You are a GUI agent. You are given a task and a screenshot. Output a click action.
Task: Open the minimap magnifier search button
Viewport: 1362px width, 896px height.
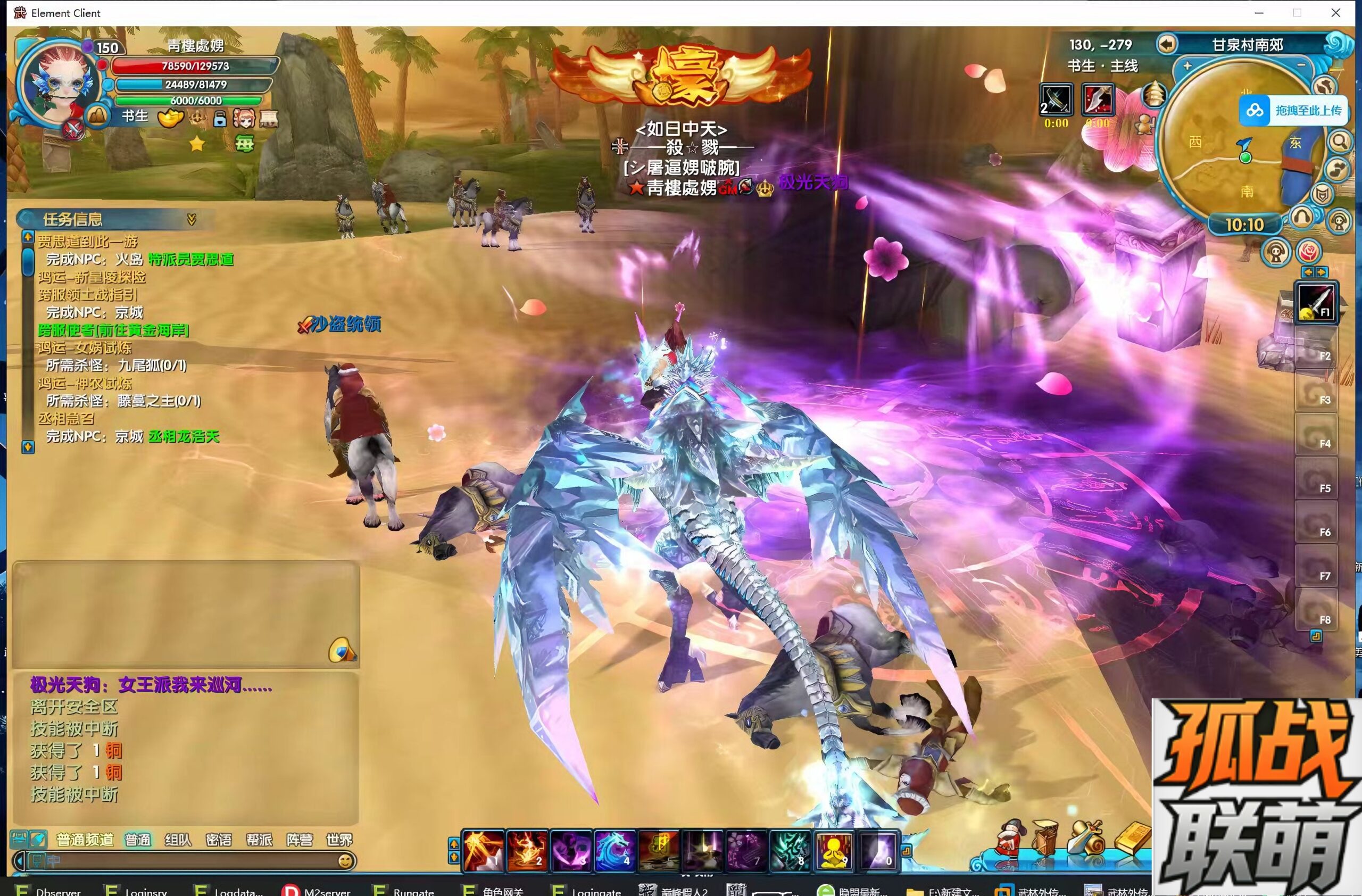pyautogui.click(x=1340, y=140)
